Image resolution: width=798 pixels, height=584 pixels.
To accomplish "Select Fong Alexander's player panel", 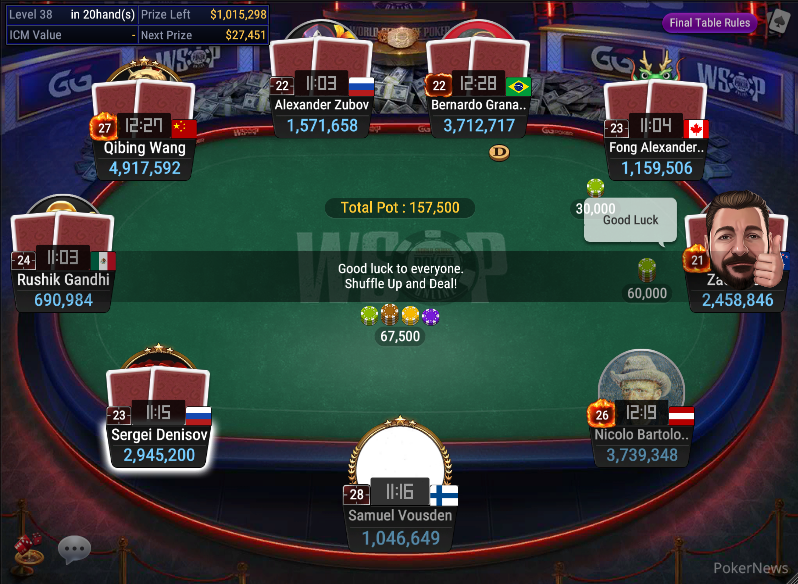I will [657, 157].
